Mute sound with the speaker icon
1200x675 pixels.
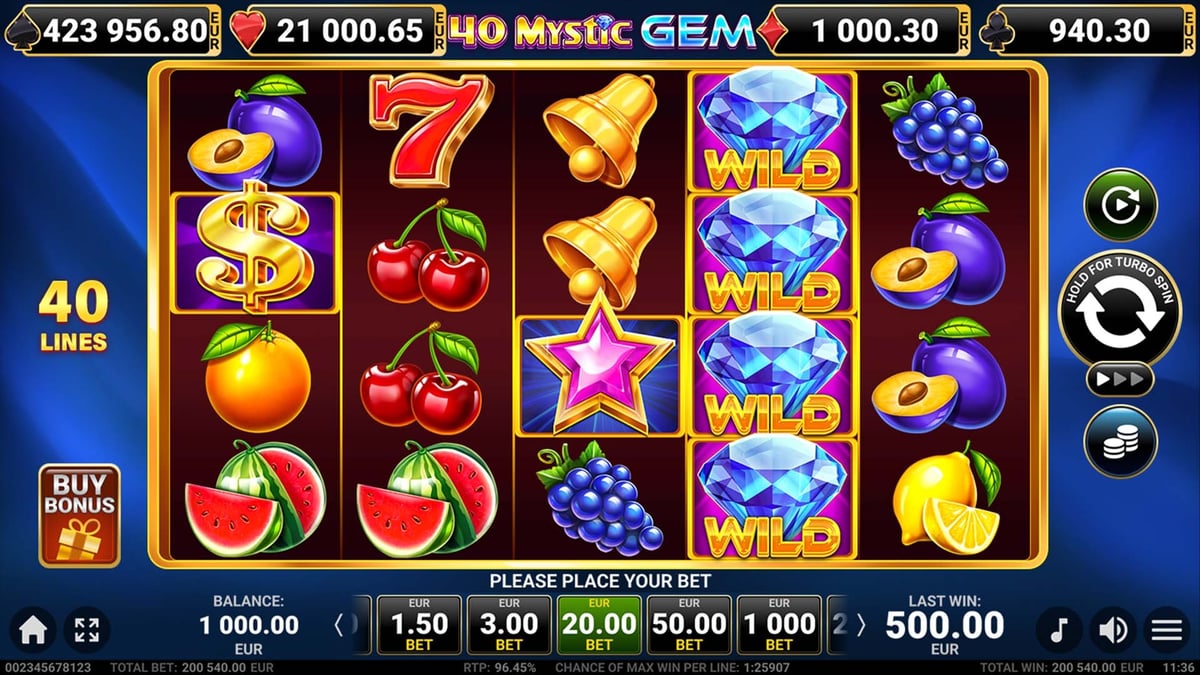point(1113,630)
